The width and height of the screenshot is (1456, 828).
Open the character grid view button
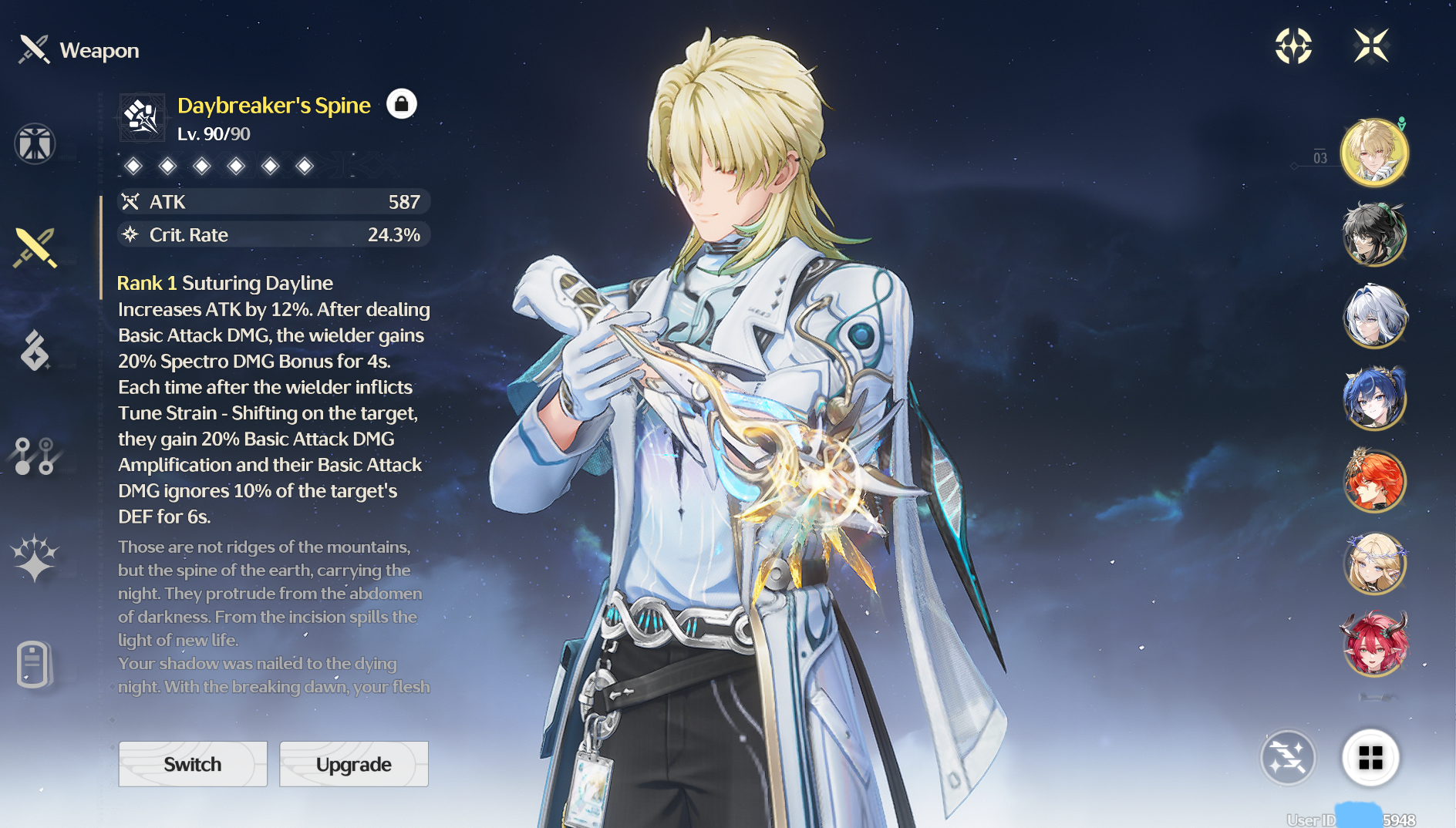[x=1370, y=758]
